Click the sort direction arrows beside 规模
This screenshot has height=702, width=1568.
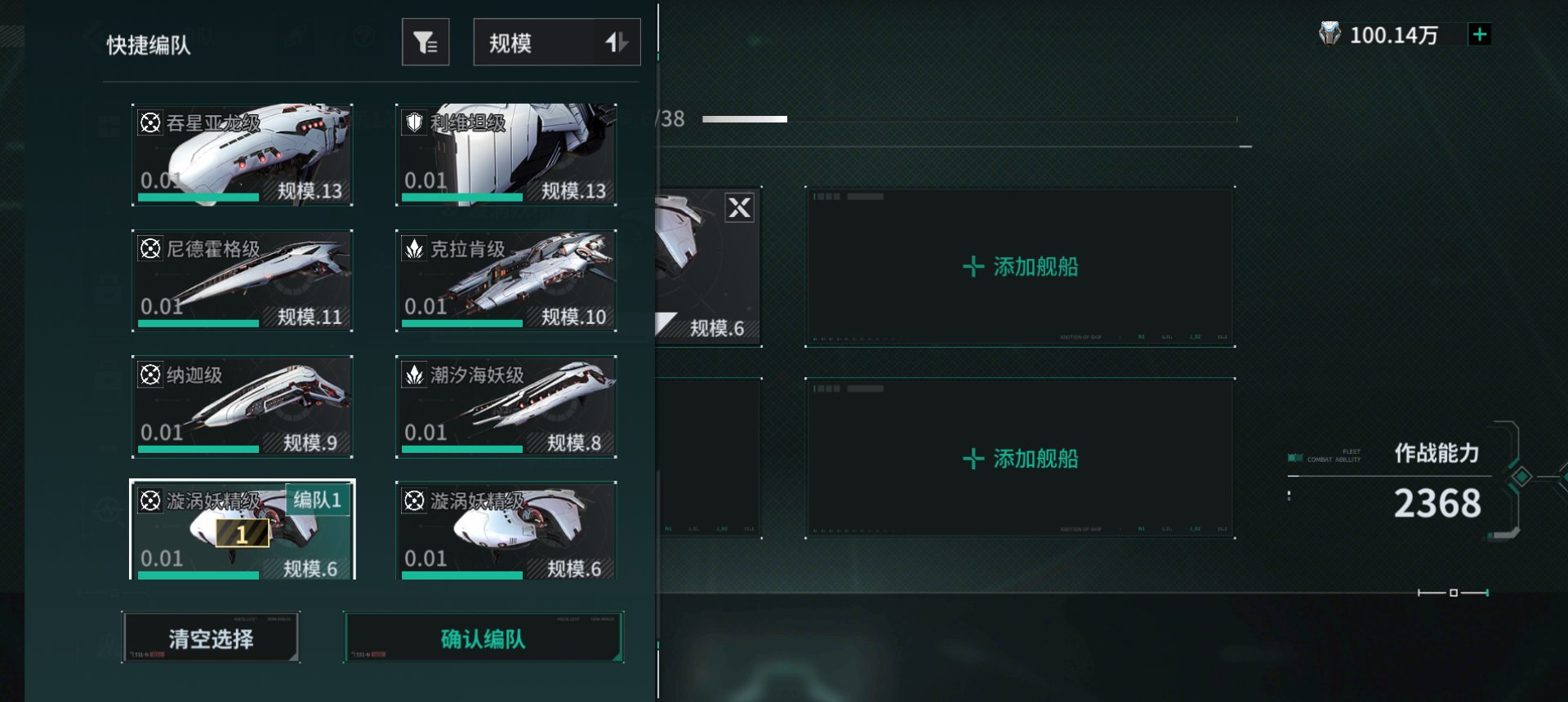617,42
